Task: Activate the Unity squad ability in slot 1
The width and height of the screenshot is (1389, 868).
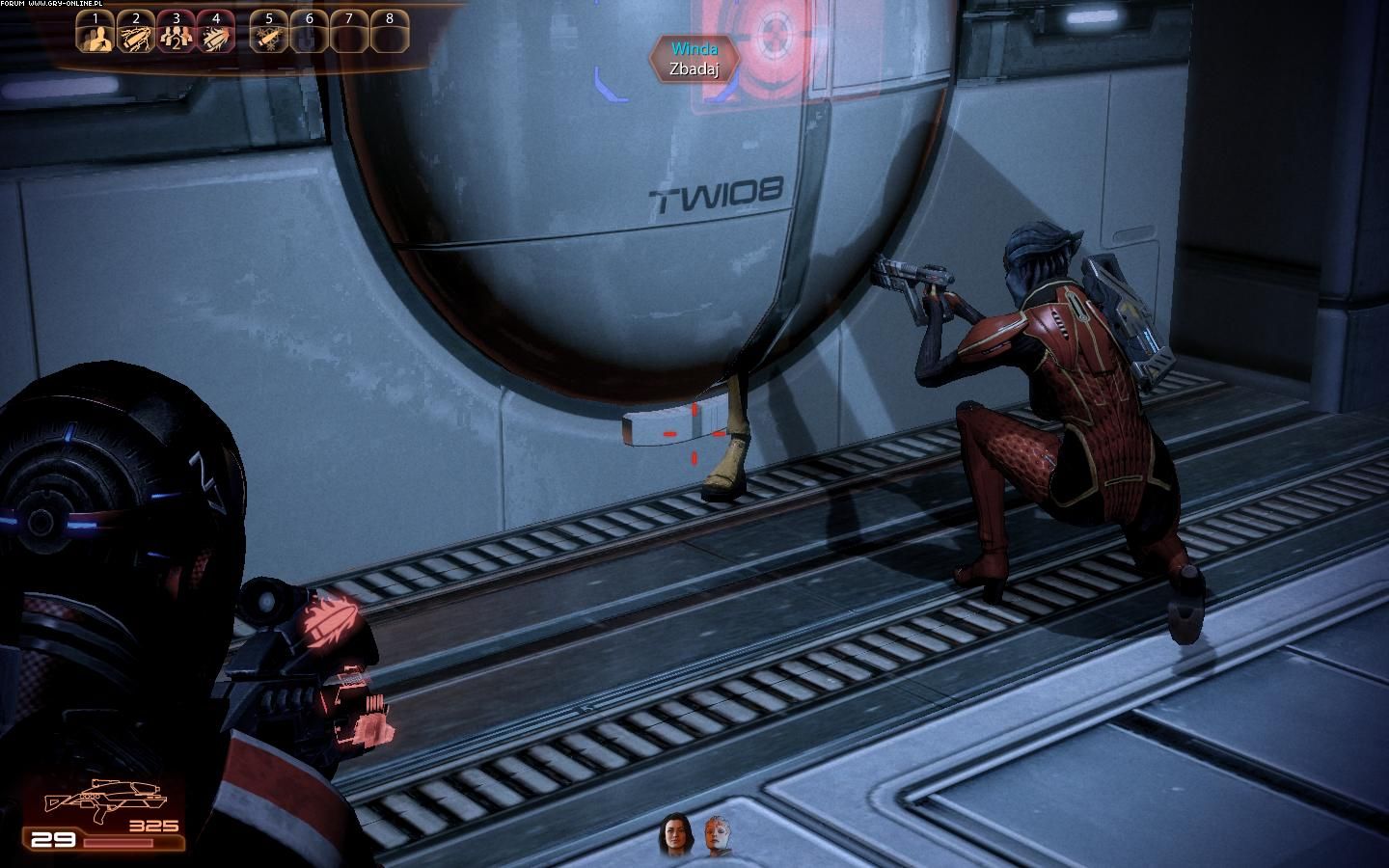Action: click(96, 35)
